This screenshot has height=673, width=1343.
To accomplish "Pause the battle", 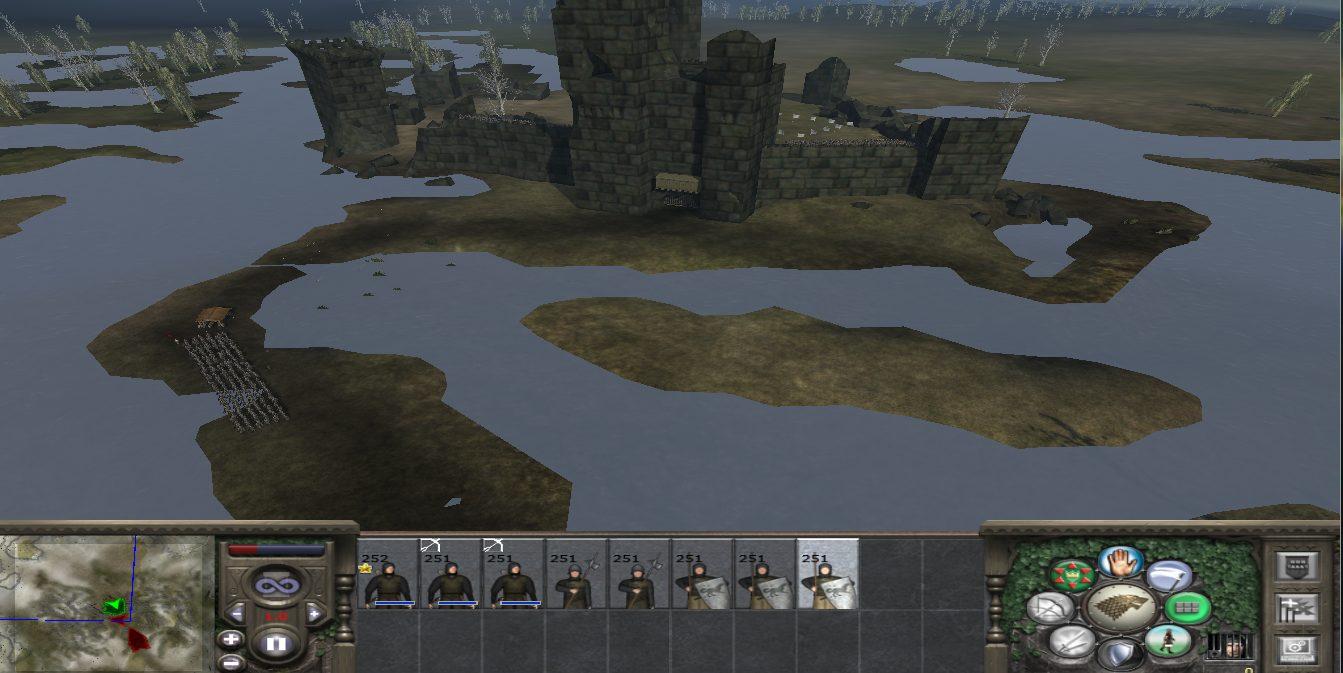I will point(277,645).
